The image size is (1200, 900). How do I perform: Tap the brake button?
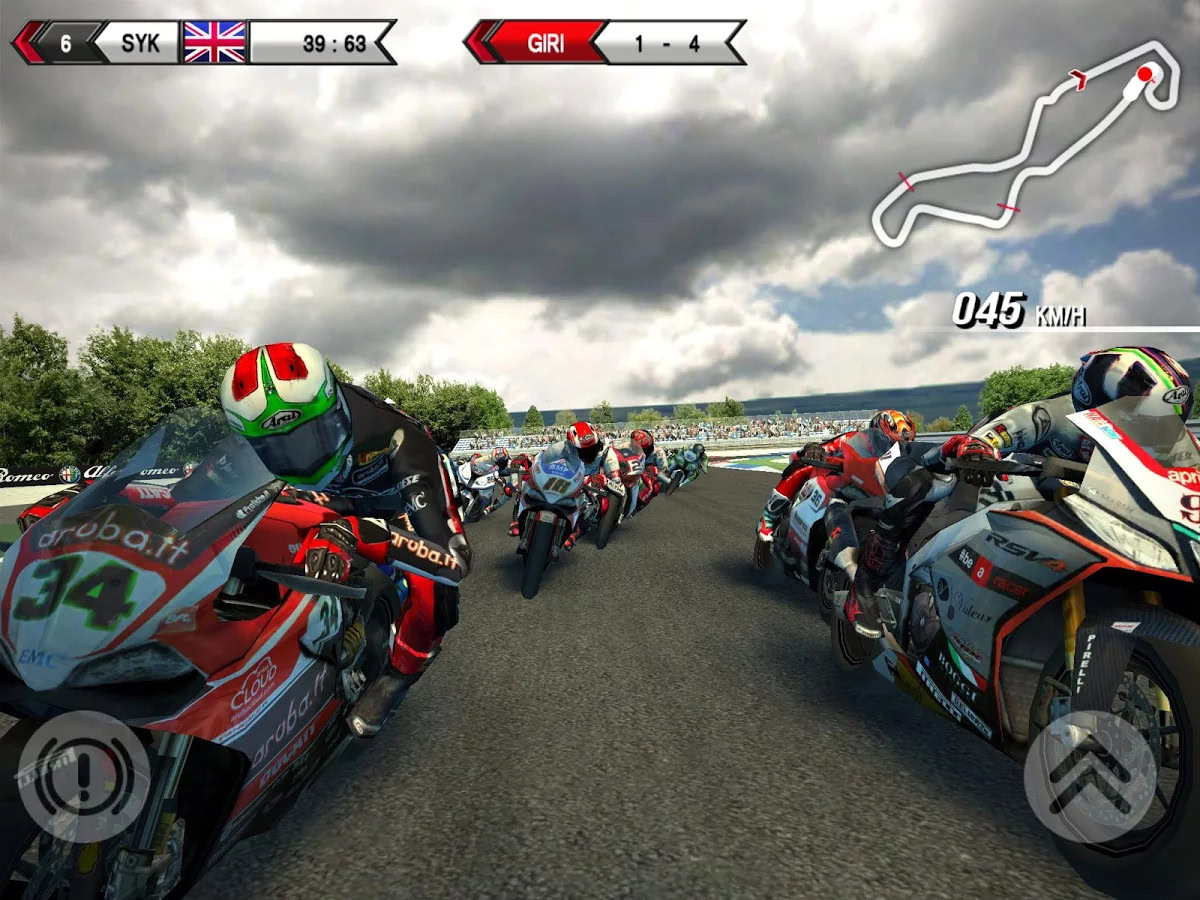pyautogui.click(x=83, y=776)
